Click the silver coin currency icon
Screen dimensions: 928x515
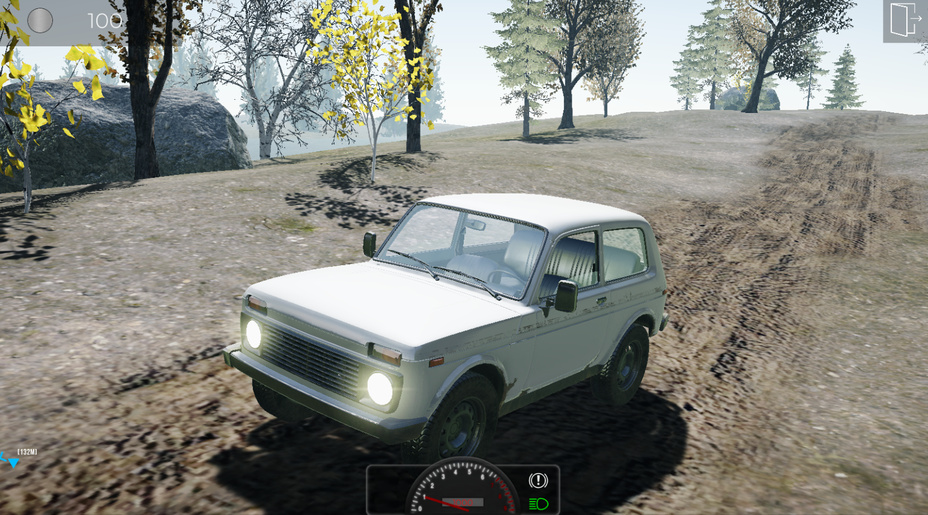click(40, 20)
